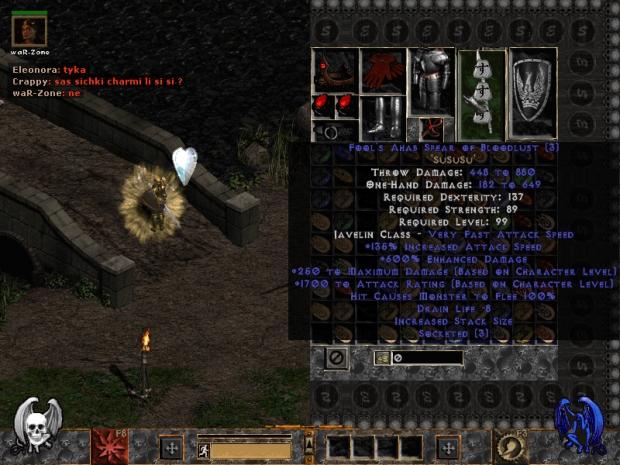Click the equipped helm with red gem
Image resolution: width=620 pixels, height=465 pixels.
tap(334, 70)
